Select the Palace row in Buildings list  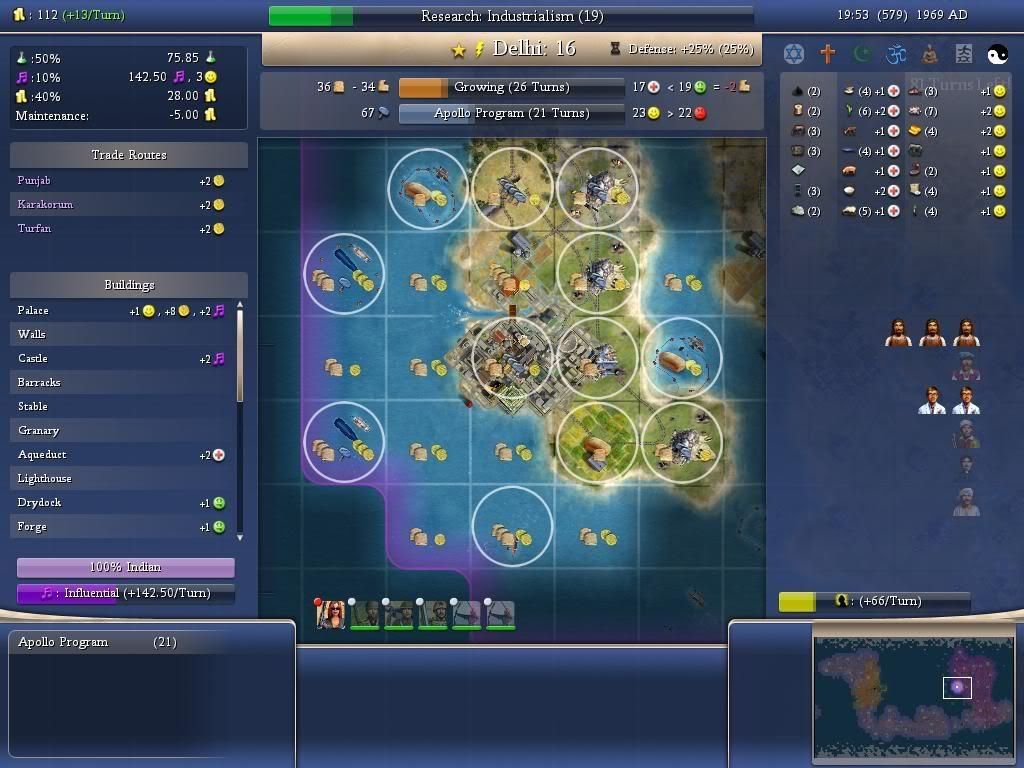click(x=120, y=311)
